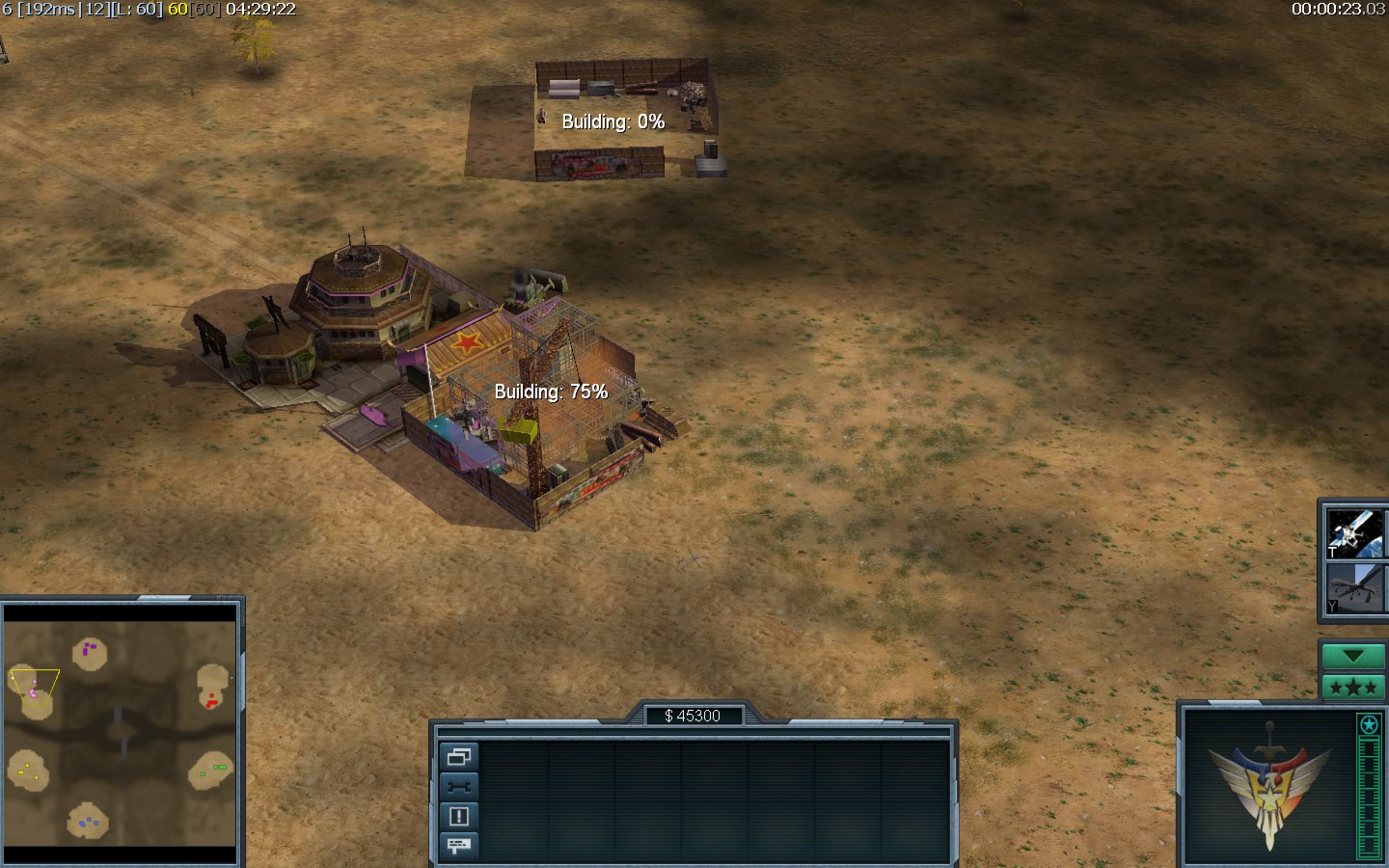Click the minimap to jump the camera

[x=121, y=733]
